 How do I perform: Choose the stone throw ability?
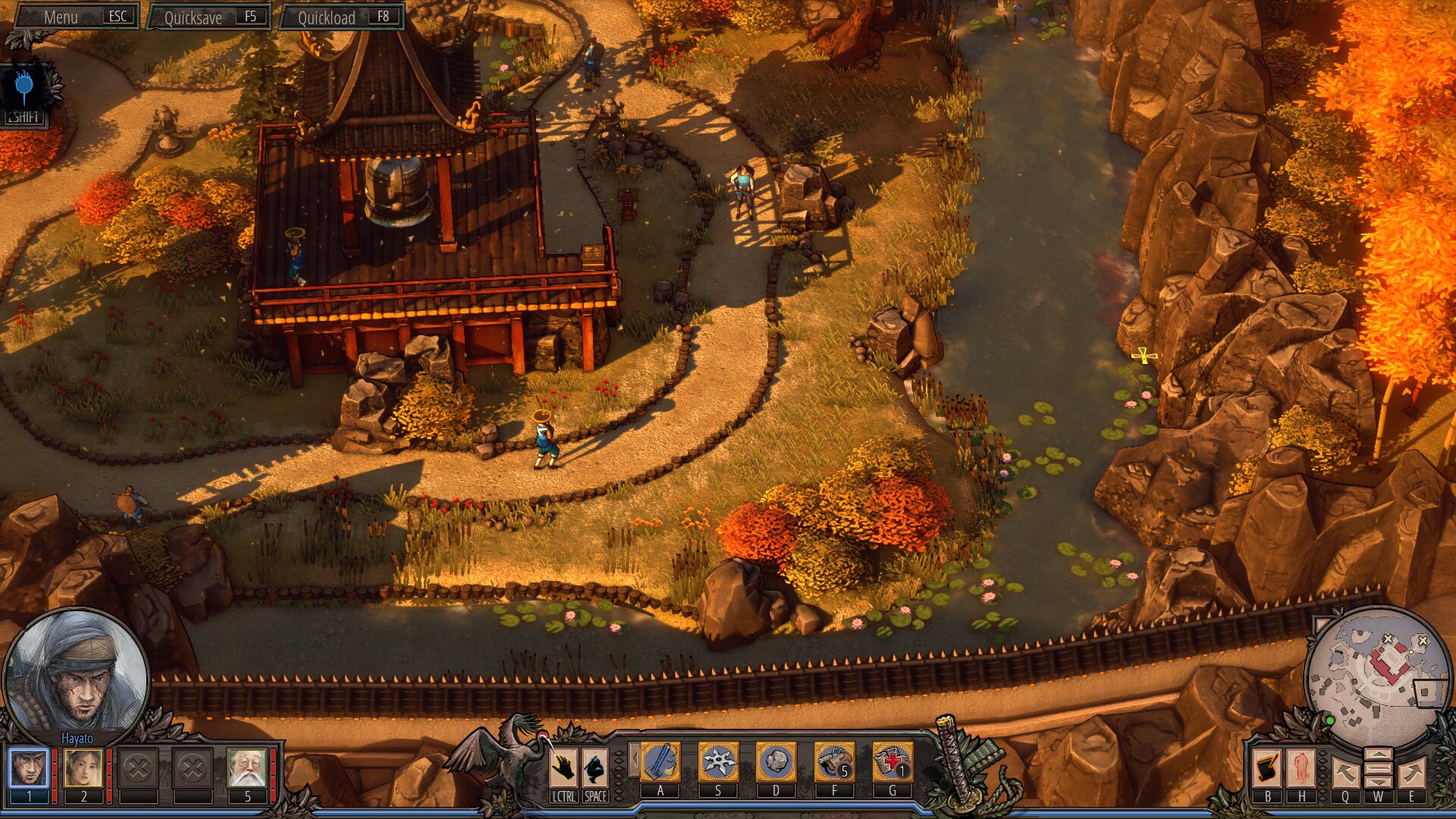(x=776, y=762)
